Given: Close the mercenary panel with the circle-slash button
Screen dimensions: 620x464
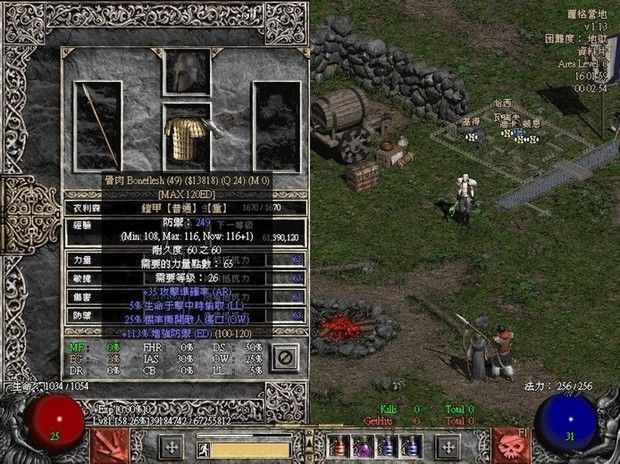Looking at the screenshot, I should 285,355.
